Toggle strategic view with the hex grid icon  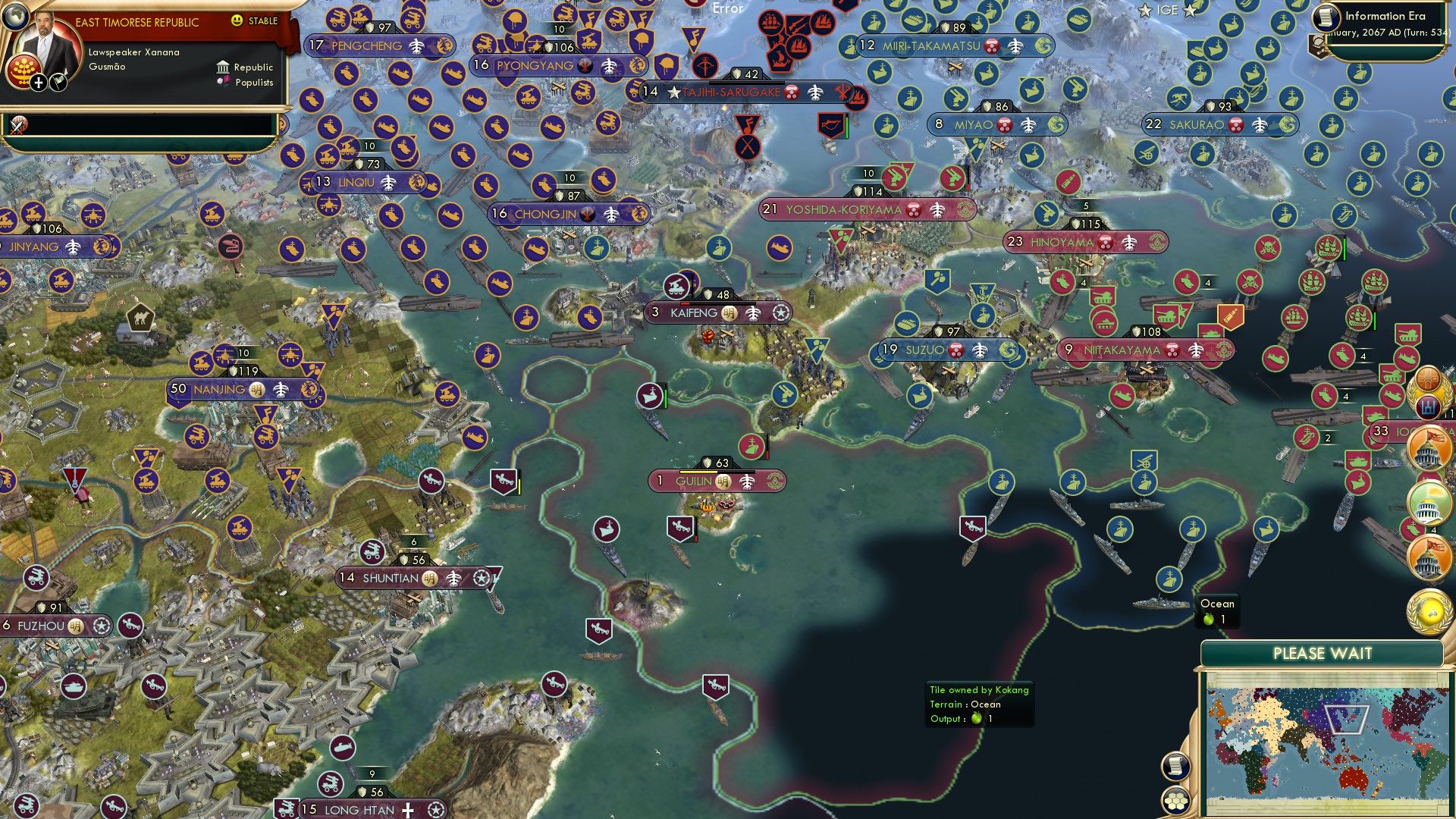(1173, 800)
